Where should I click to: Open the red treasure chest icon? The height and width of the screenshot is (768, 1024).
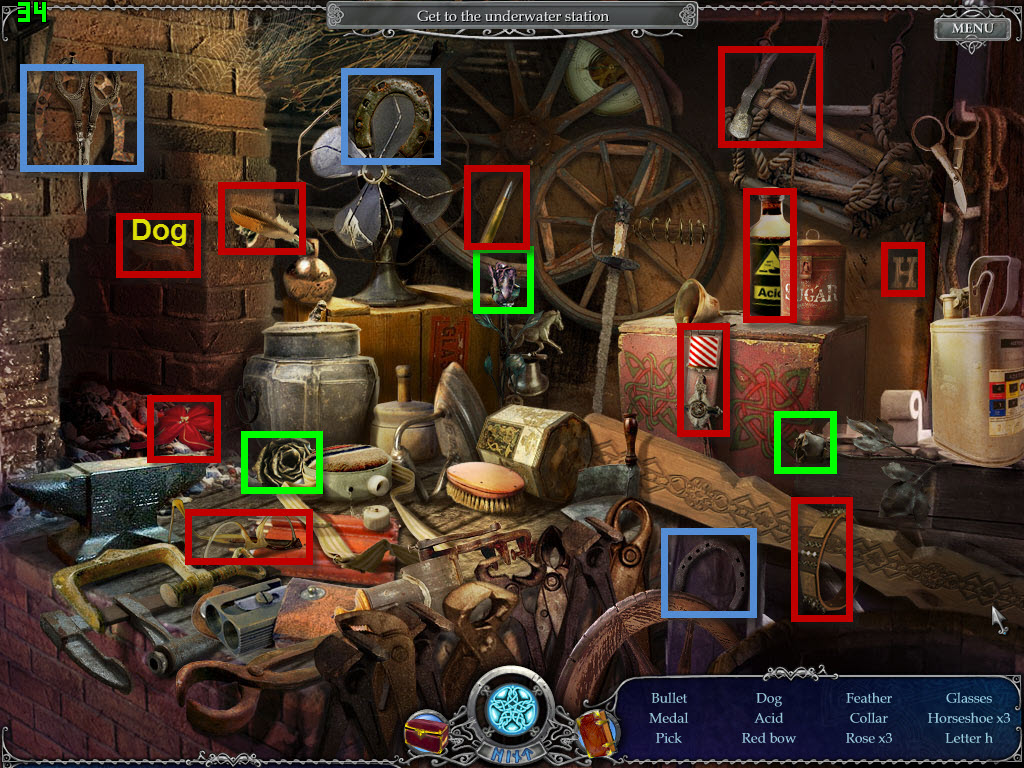click(x=427, y=733)
